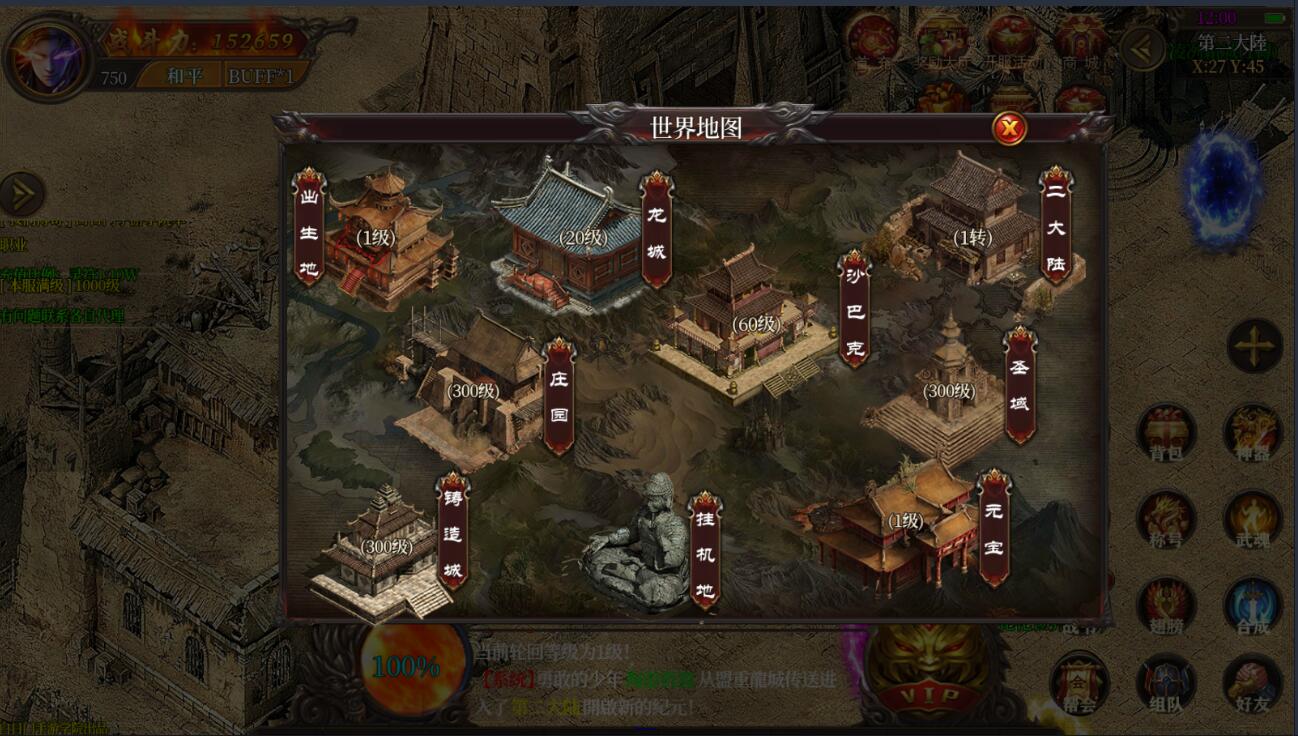
Task: Choose the 铸造城 location on the map
Action: [x=384, y=549]
